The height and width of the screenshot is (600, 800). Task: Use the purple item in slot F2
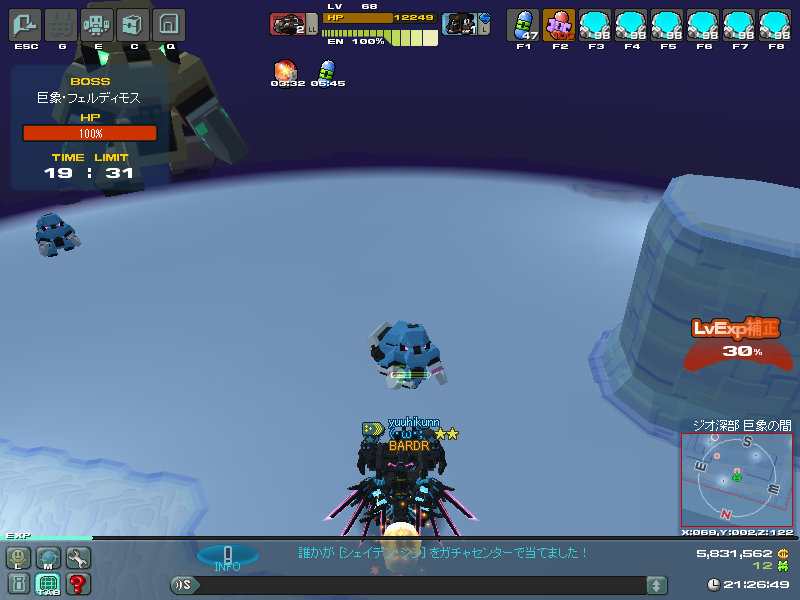(558, 24)
